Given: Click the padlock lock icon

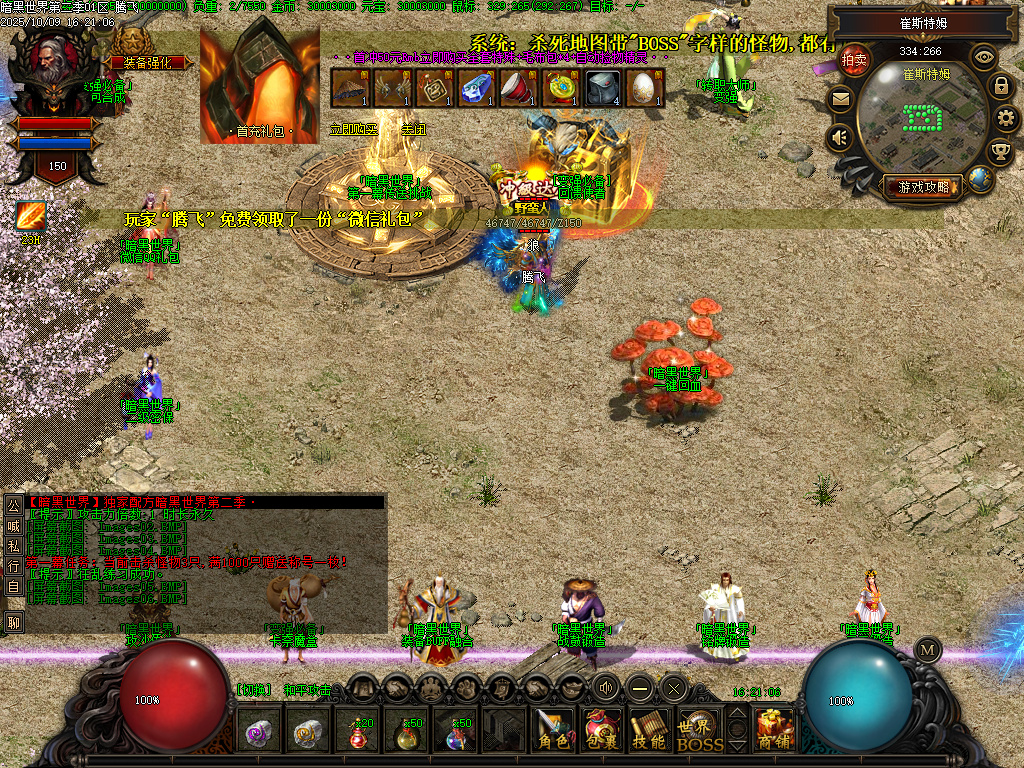Looking at the screenshot, I should (x=1000, y=86).
